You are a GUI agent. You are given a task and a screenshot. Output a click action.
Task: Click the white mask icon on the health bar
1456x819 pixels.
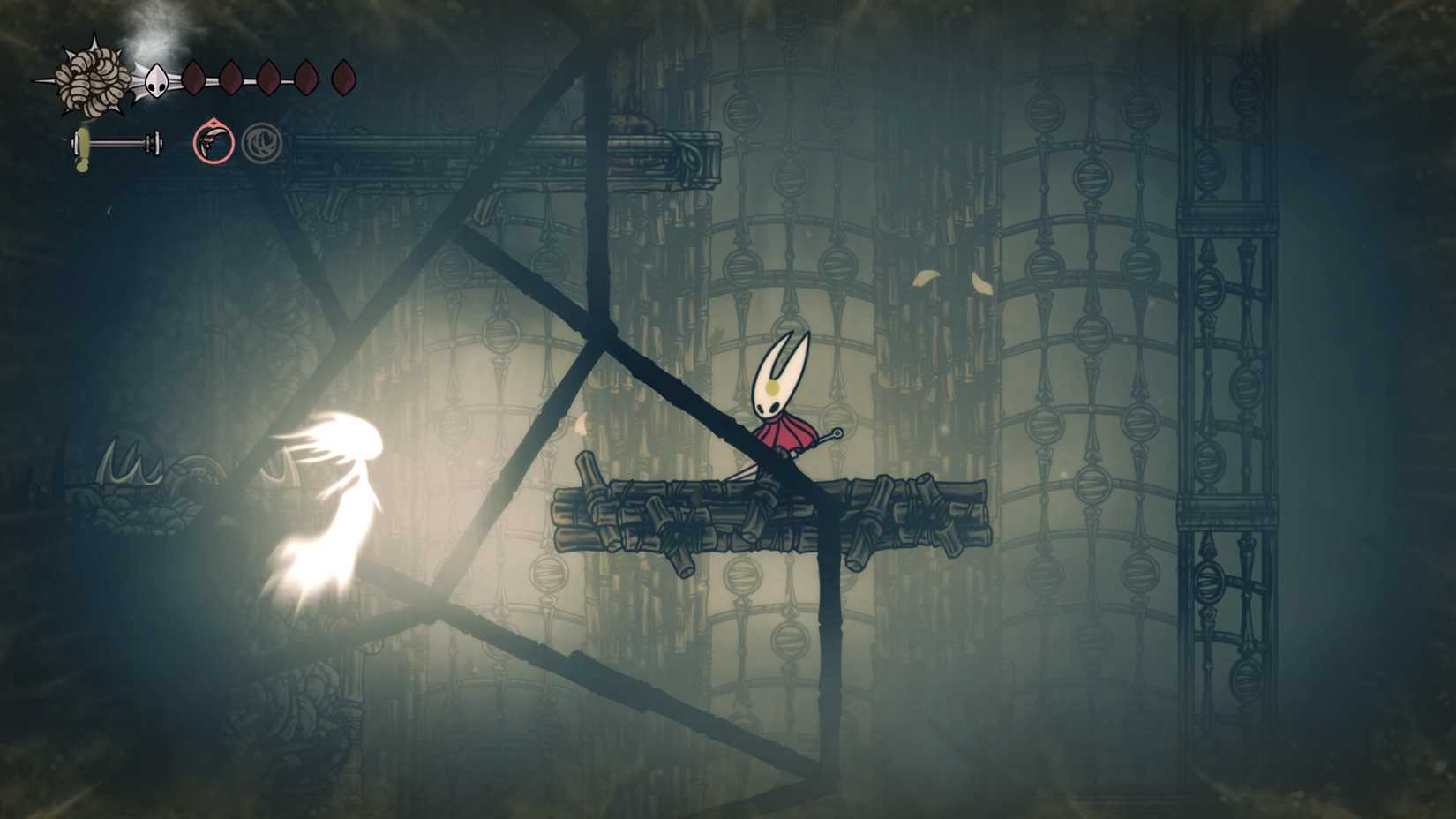[158, 81]
